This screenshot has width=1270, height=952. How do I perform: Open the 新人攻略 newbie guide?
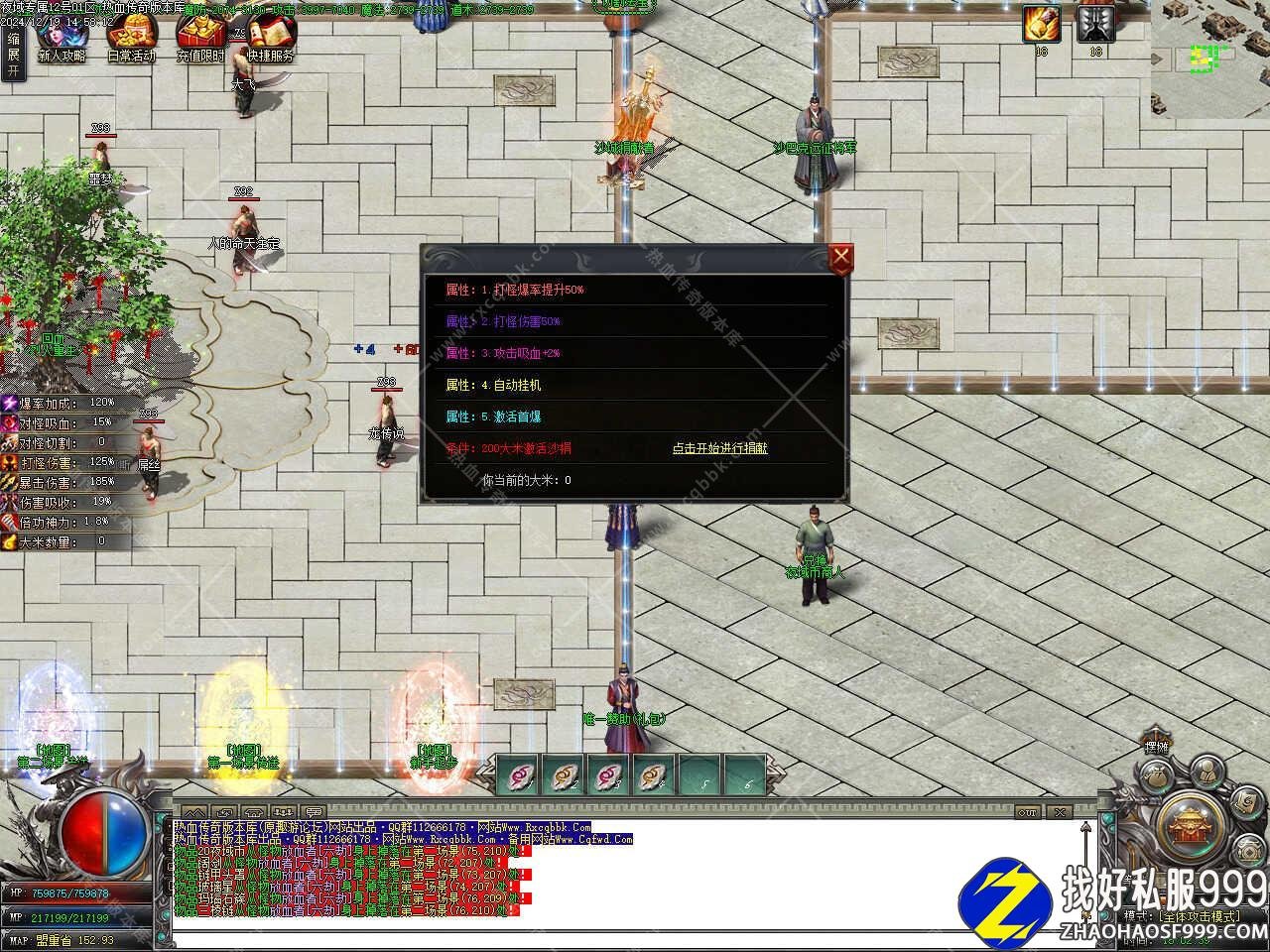point(62,40)
